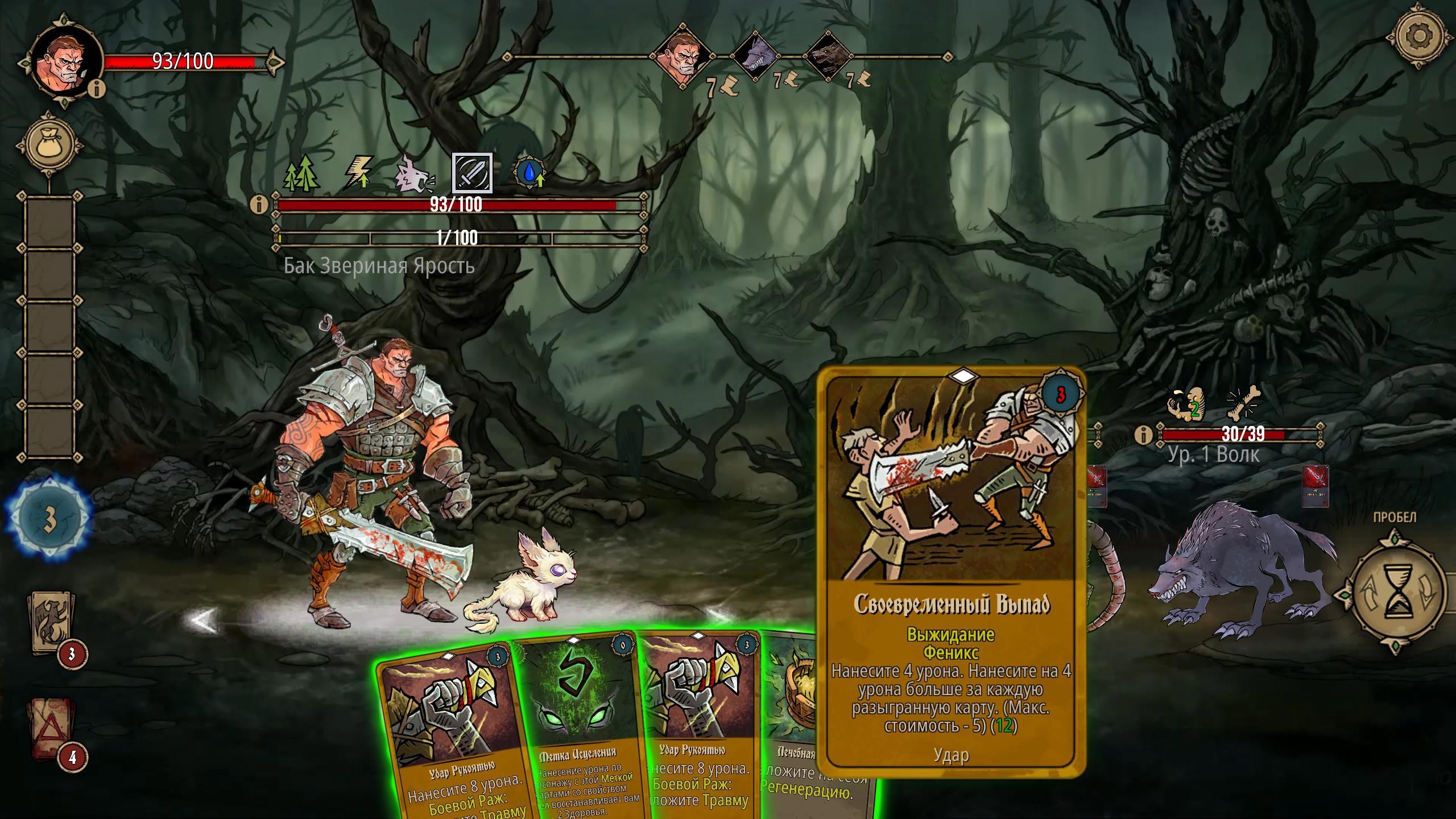
Task: Inspect the forest trees status icon
Action: (x=301, y=173)
